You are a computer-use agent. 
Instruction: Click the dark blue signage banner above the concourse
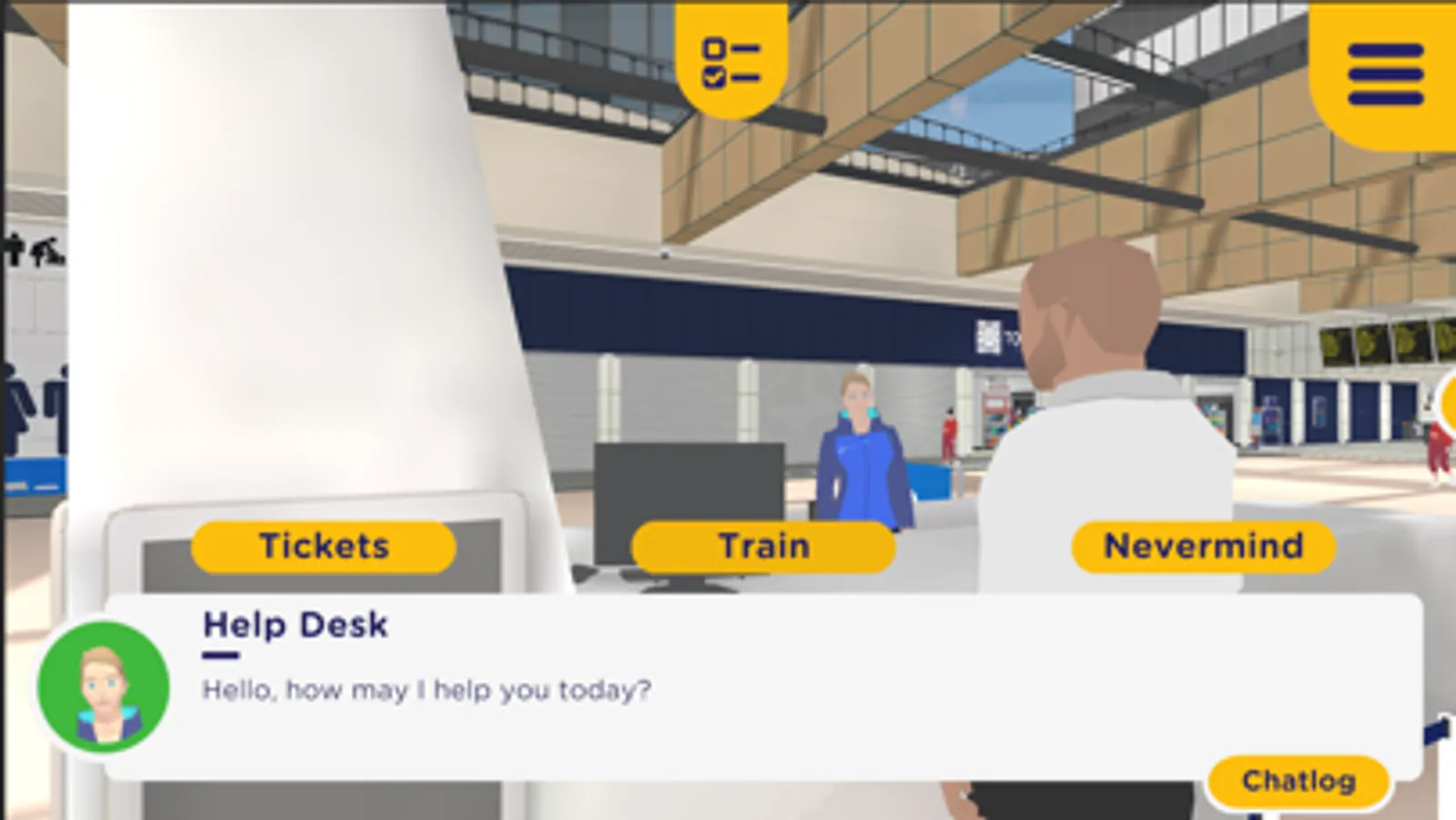pyautogui.click(x=728, y=301)
